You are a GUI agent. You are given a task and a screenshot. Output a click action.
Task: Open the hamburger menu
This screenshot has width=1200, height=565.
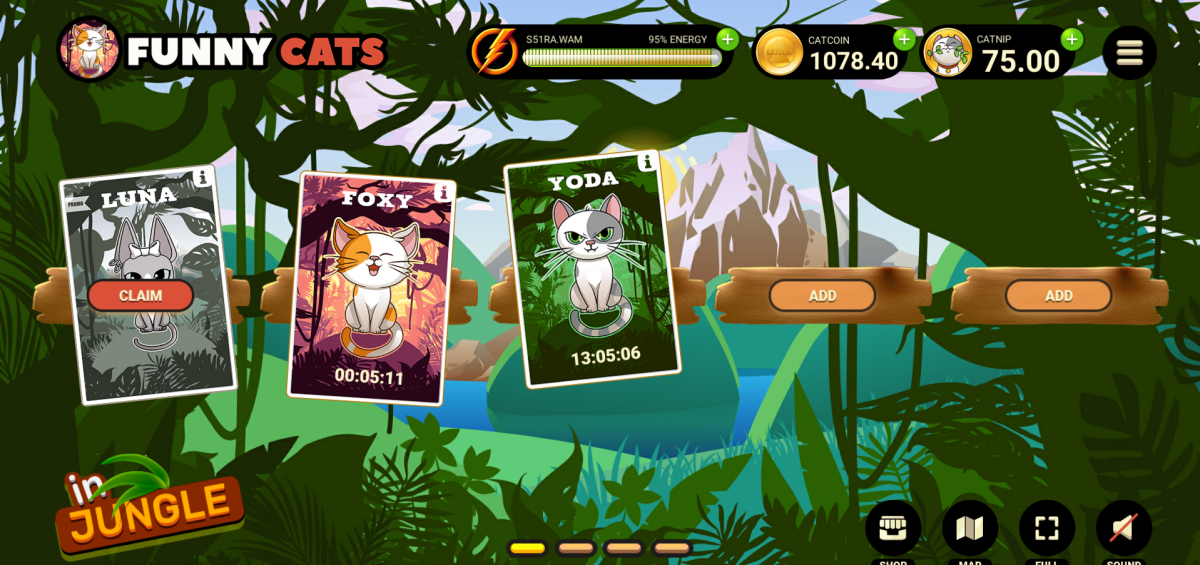coord(1129,52)
